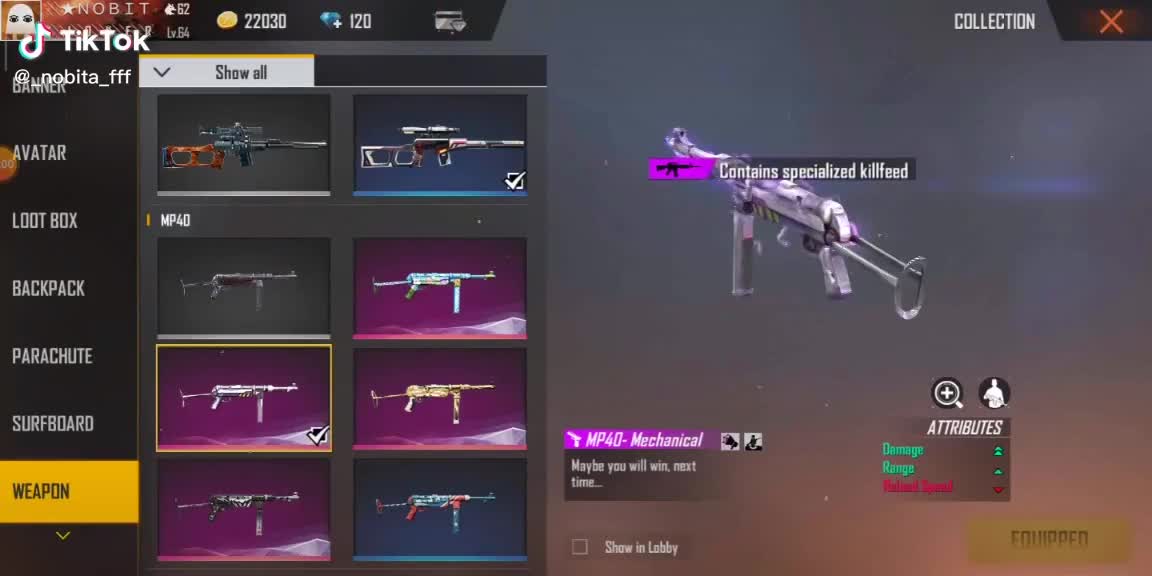Select the black zebra-striped MP40 skin
Viewport: 1152px width, 576px height.
243,506
